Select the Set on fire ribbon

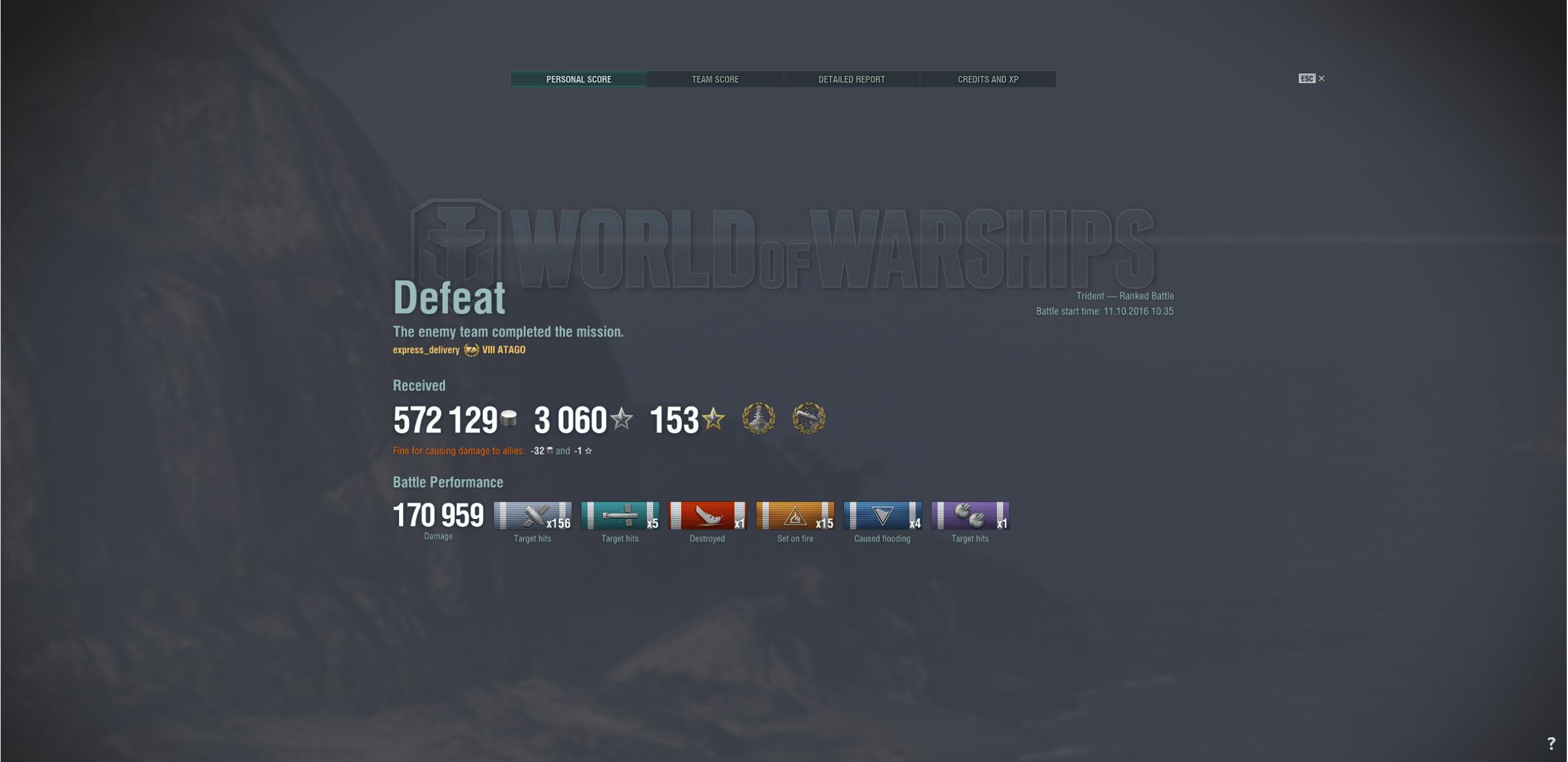(x=795, y=516)
